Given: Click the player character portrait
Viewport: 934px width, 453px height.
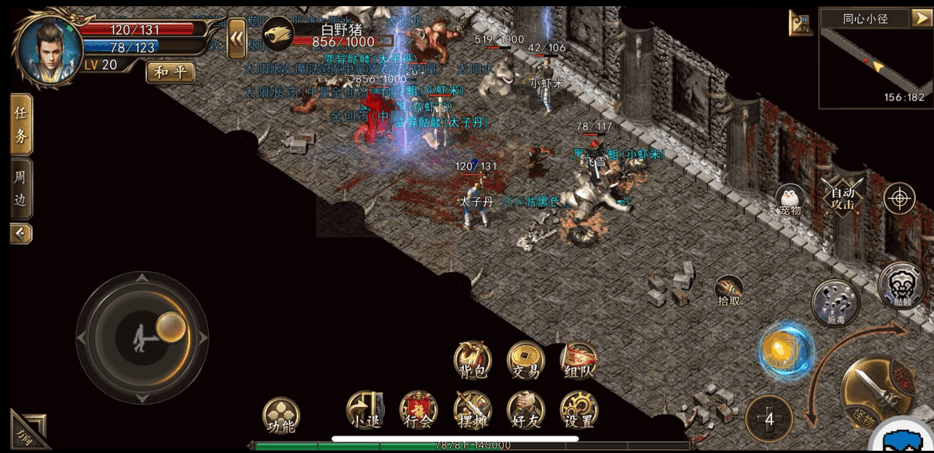Looking at the screenshot, I should coord(48,49).
